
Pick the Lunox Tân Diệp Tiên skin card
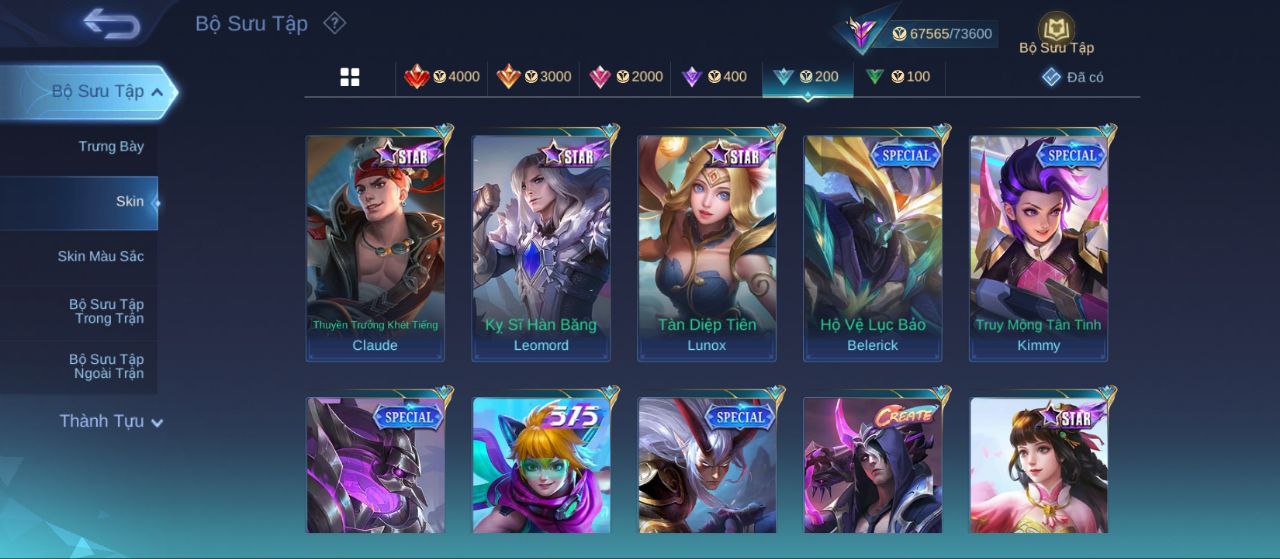(707, 247)
